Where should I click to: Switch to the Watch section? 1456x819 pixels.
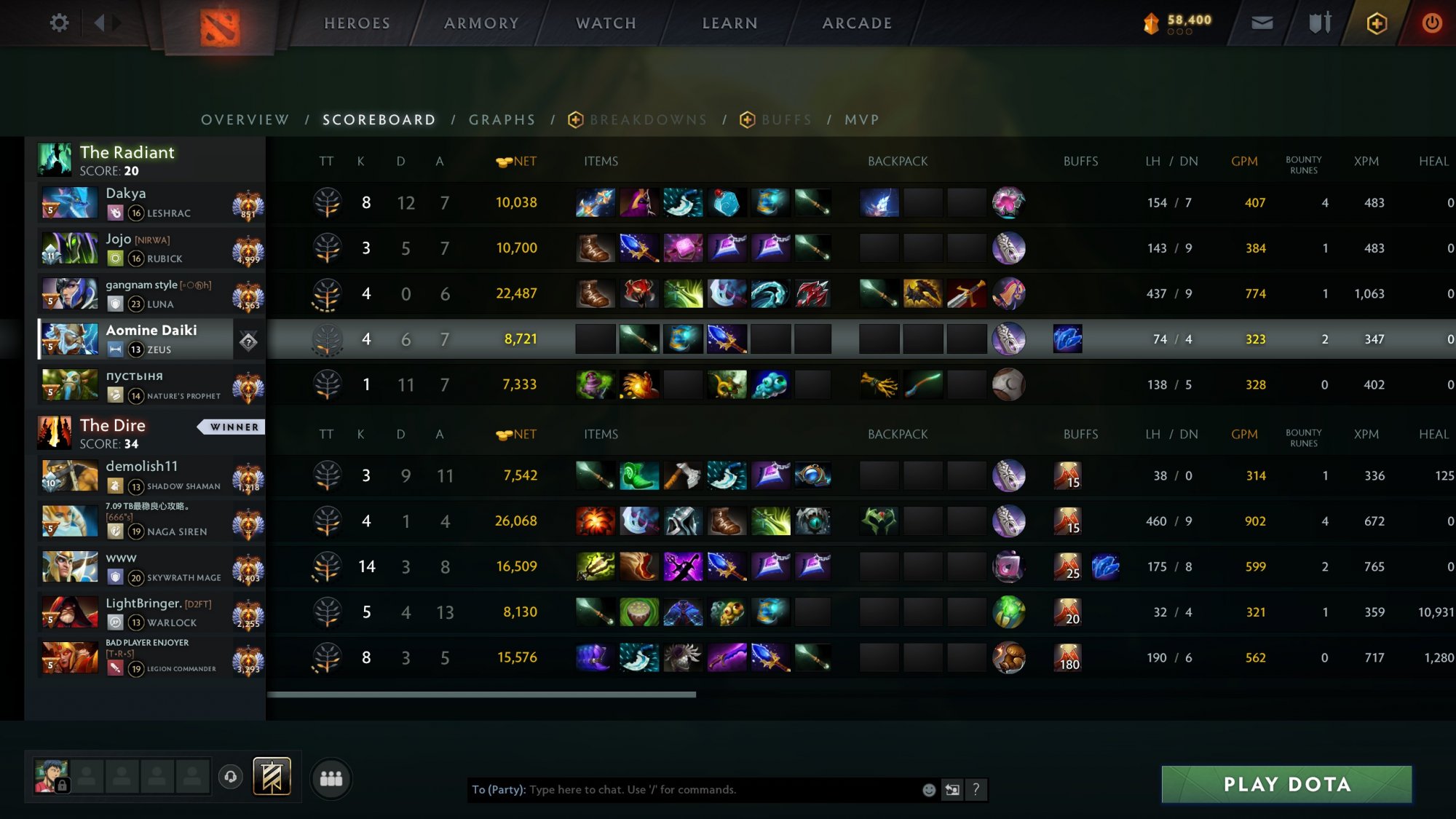[x=606, y=23]
